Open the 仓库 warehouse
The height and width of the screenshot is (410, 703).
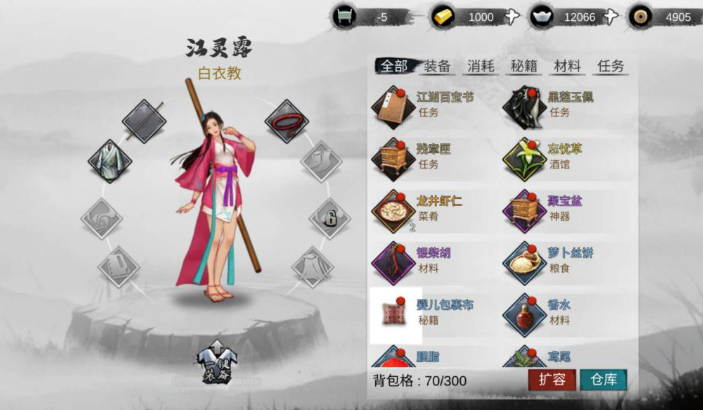point(603,380)
